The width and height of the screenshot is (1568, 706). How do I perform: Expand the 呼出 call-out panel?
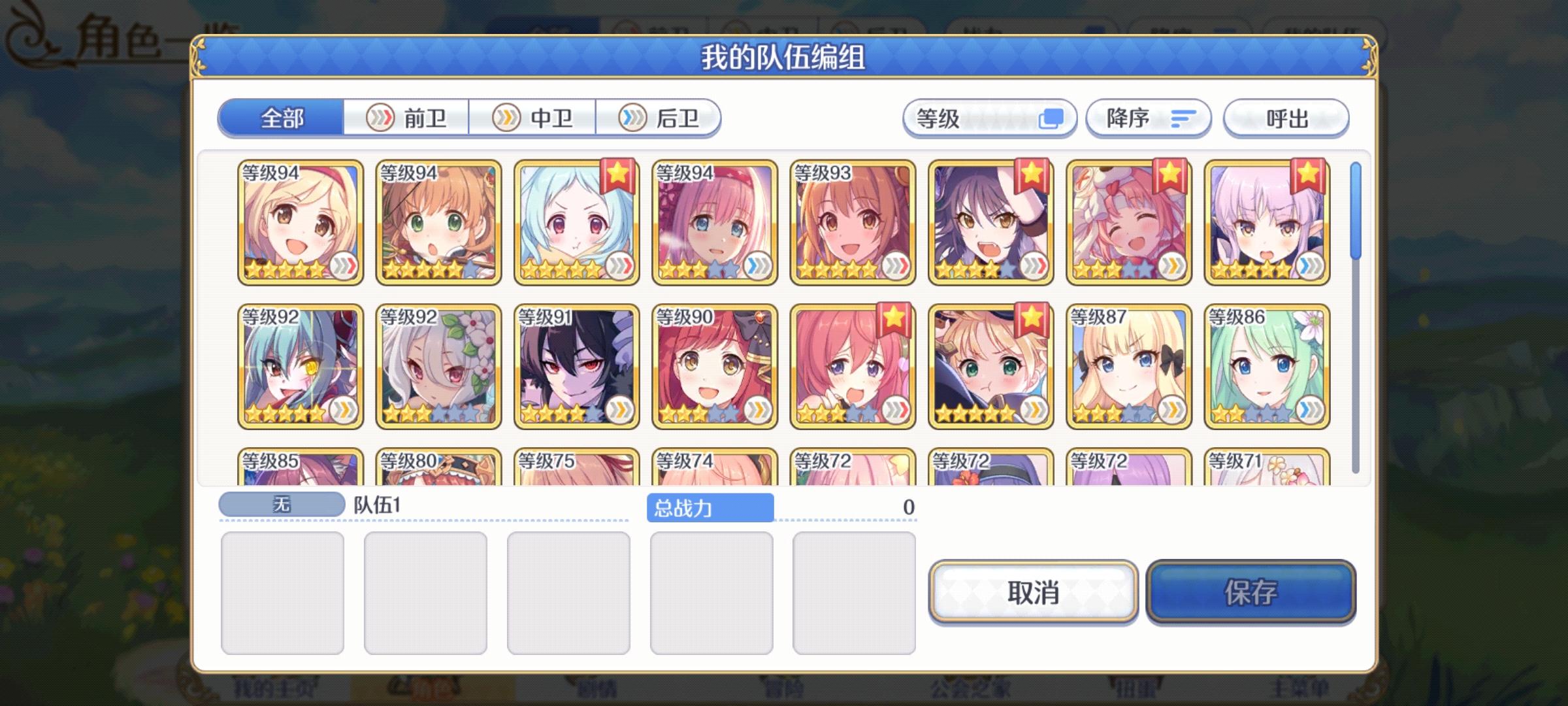pos(1284,118)
